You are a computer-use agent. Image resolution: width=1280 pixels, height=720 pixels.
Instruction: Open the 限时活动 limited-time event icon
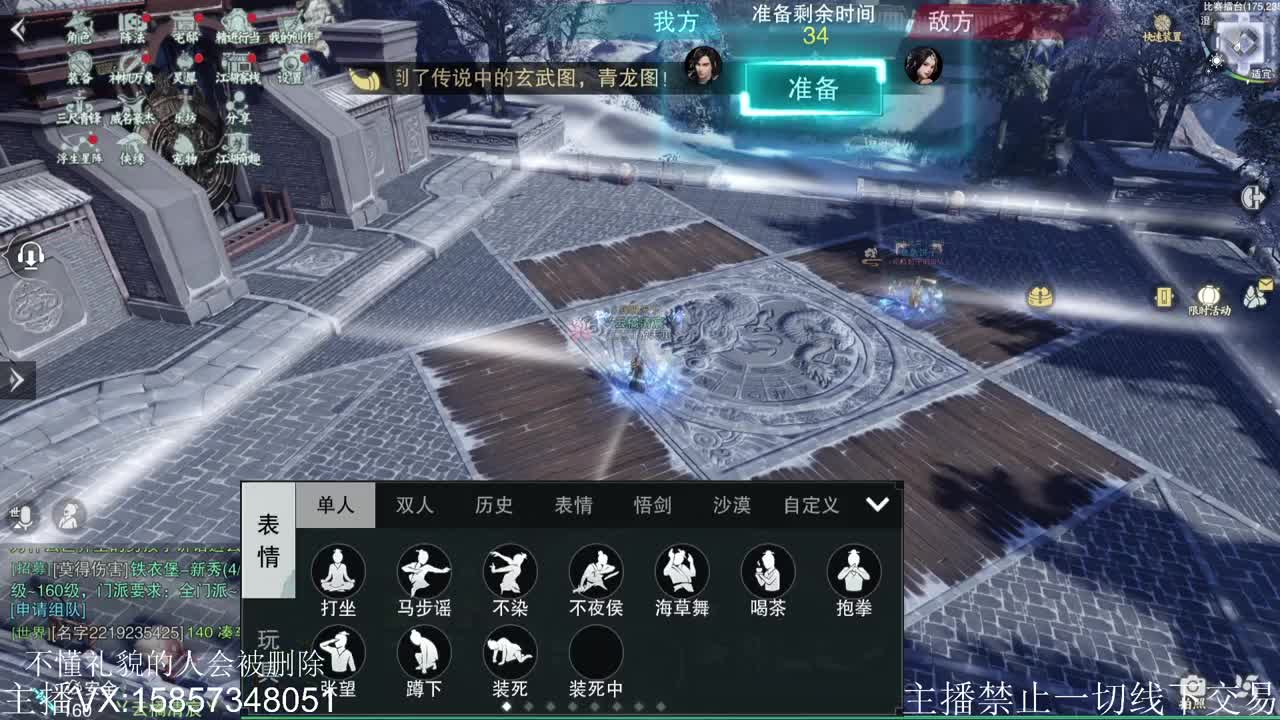pos(1209,297)
